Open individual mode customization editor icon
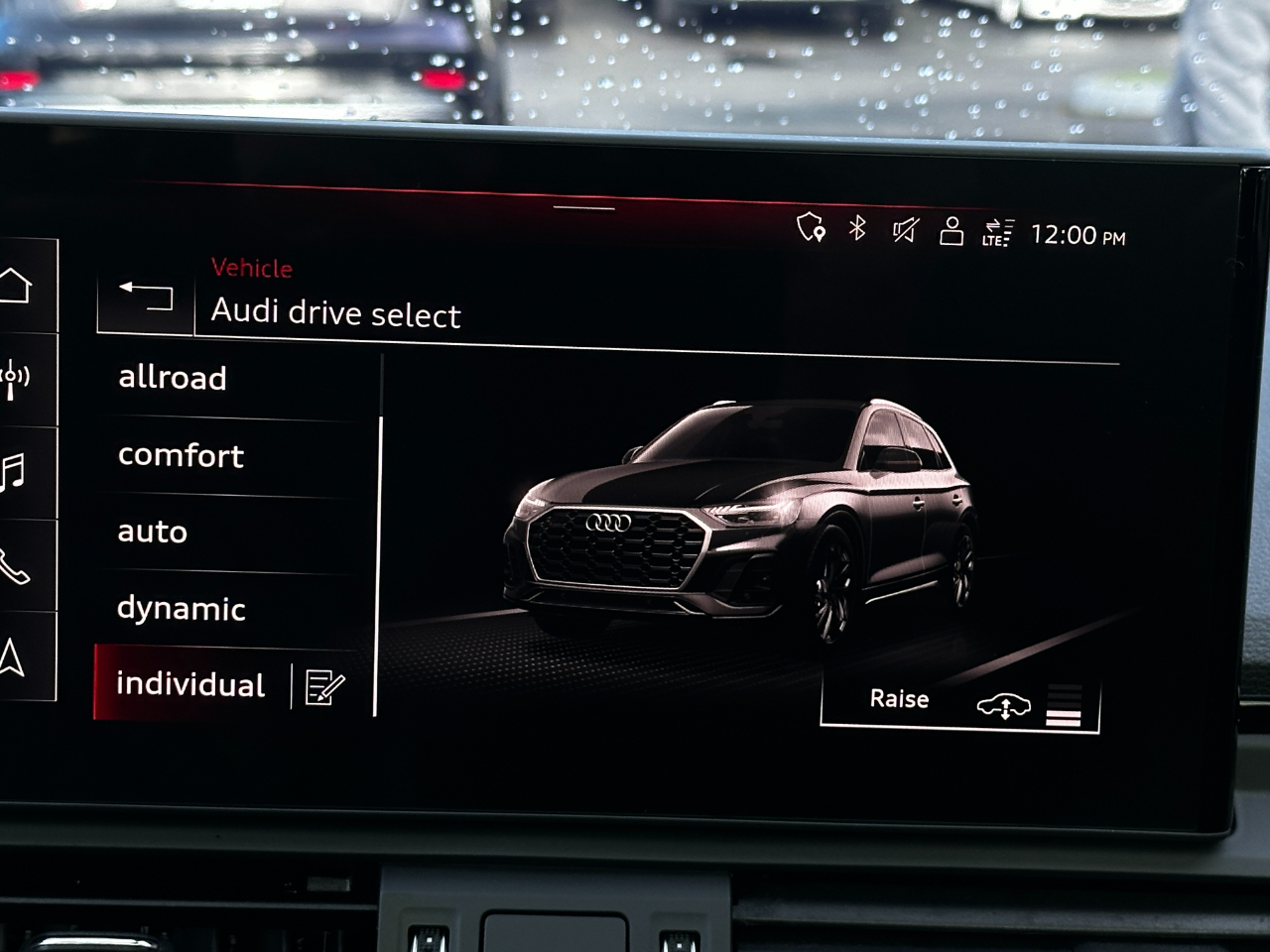This screenshot has height=952, width=1270. point(325,686)
